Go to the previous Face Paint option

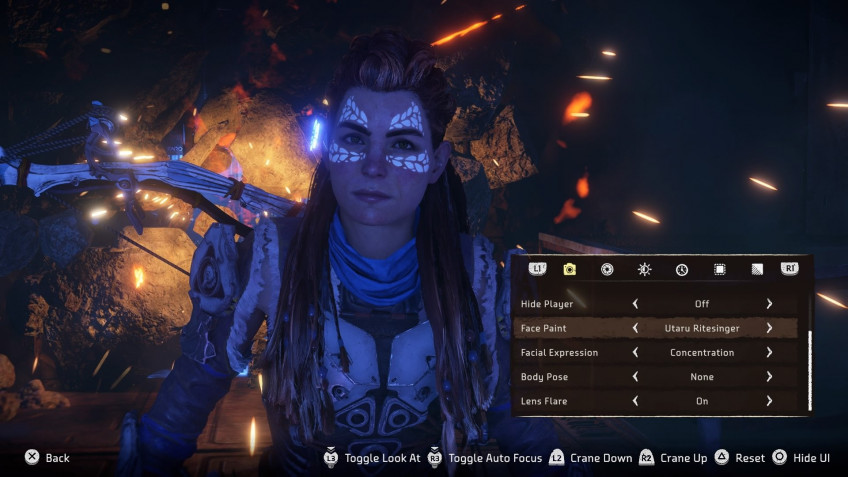coord(635,328)
